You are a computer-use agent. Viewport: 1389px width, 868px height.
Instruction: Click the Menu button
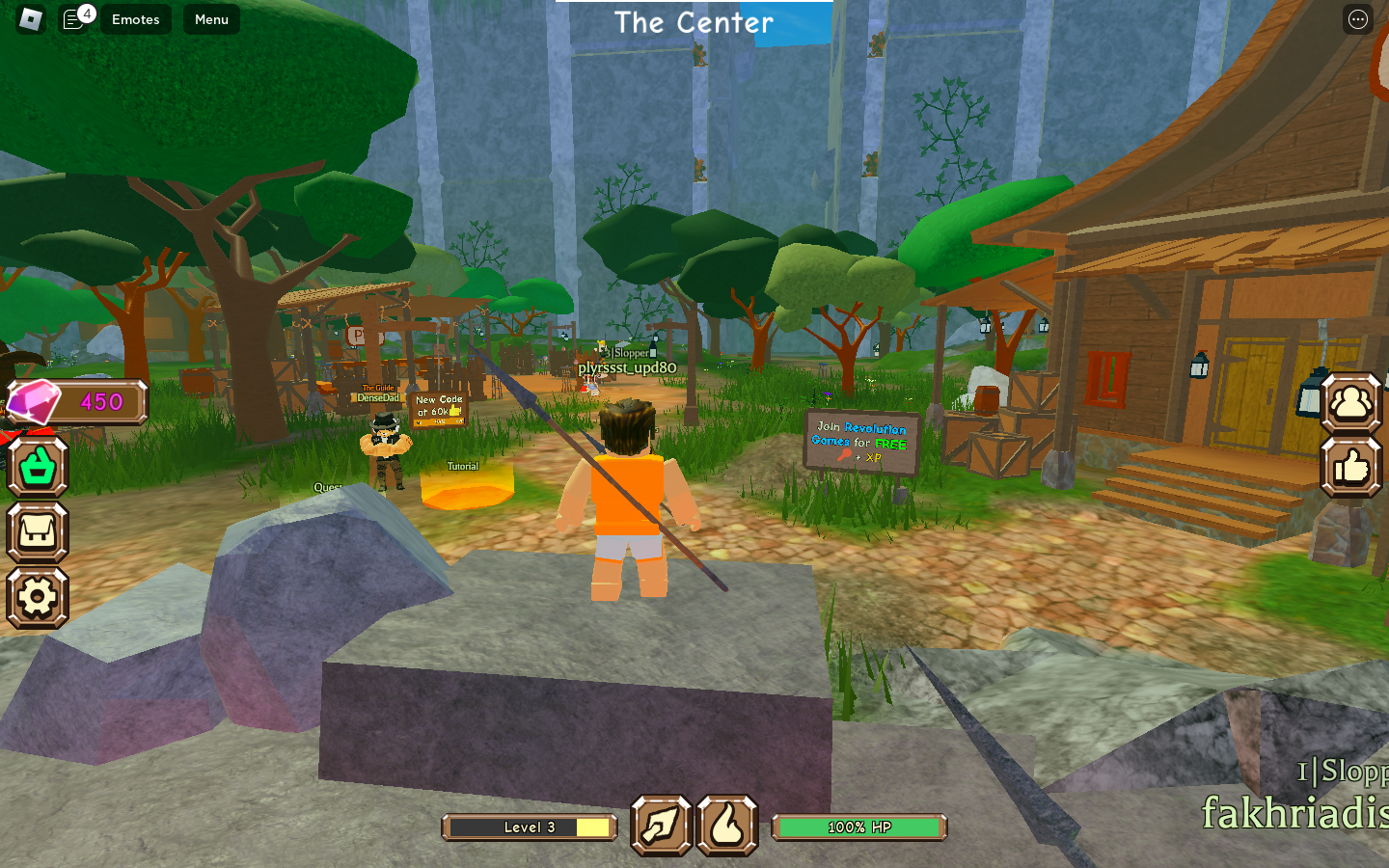pos(211,19)
